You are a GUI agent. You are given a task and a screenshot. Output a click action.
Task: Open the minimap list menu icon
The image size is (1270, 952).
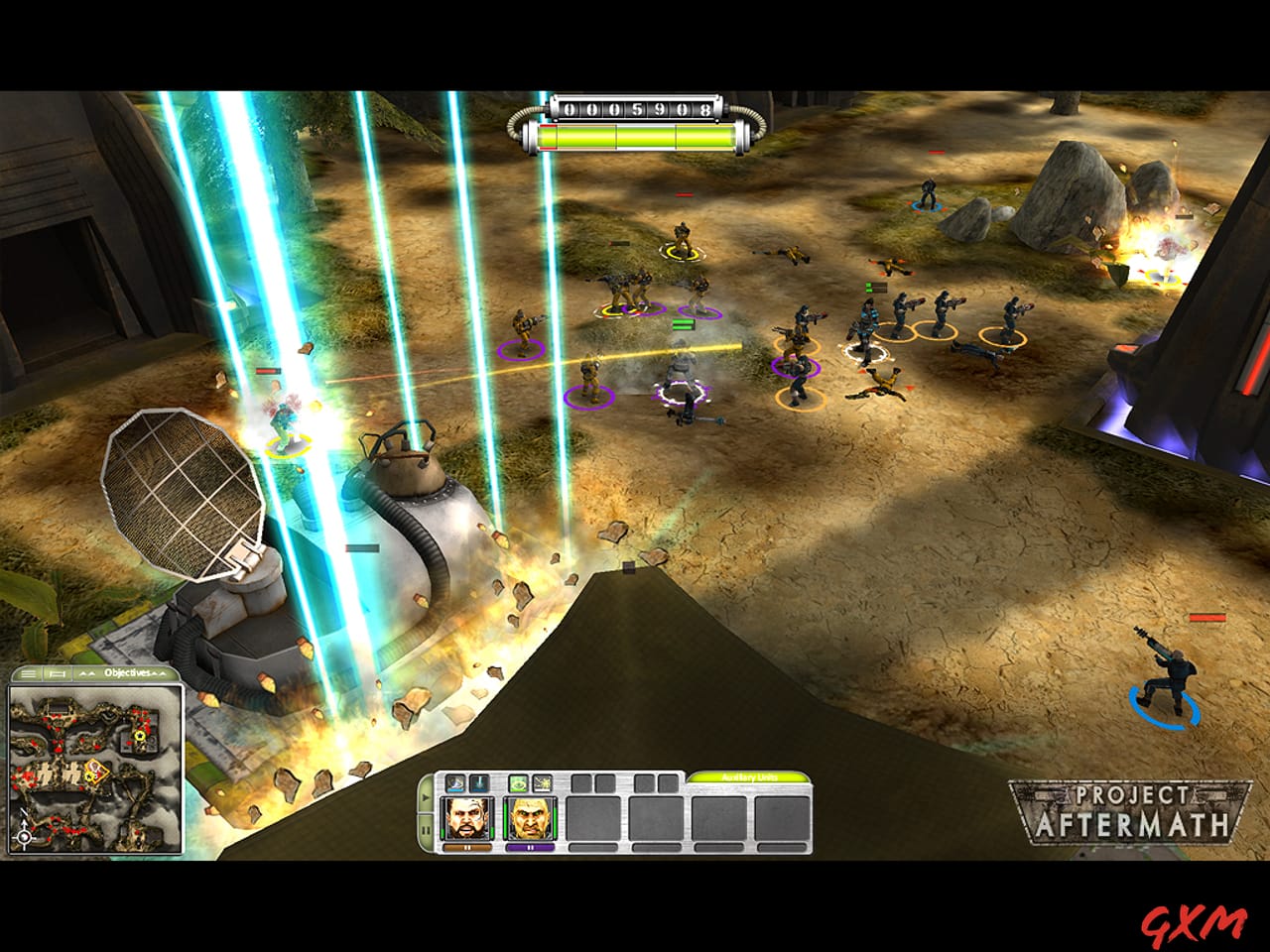click(x=28, y=672)
